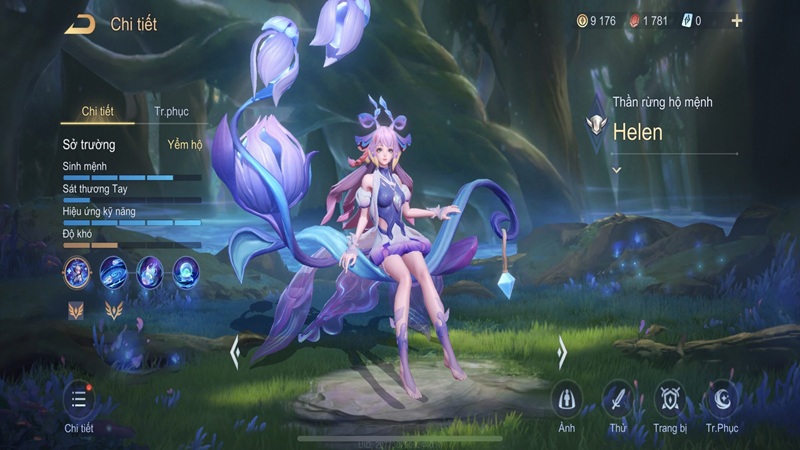Open the Tr.Phục skins button
The width and height of the screenshot is (800, 450).
click(721, 399)
